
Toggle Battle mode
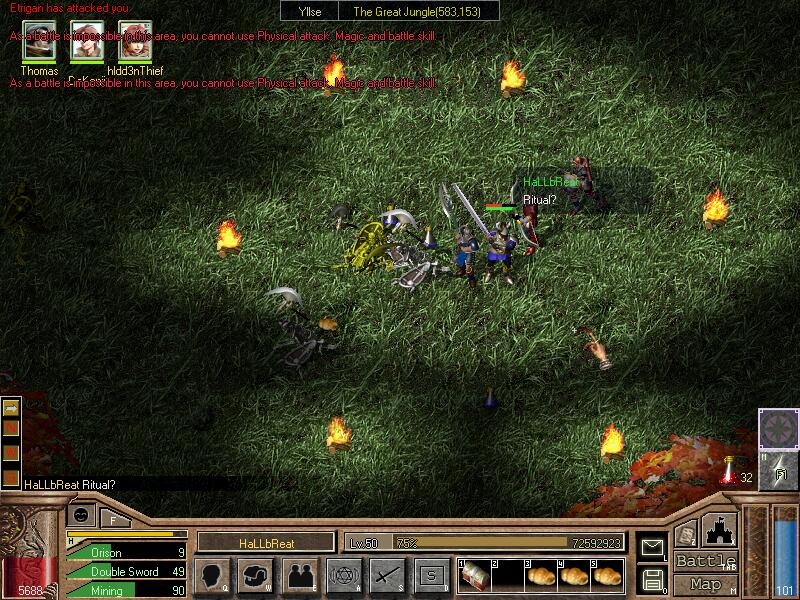(x=705, y=561)
